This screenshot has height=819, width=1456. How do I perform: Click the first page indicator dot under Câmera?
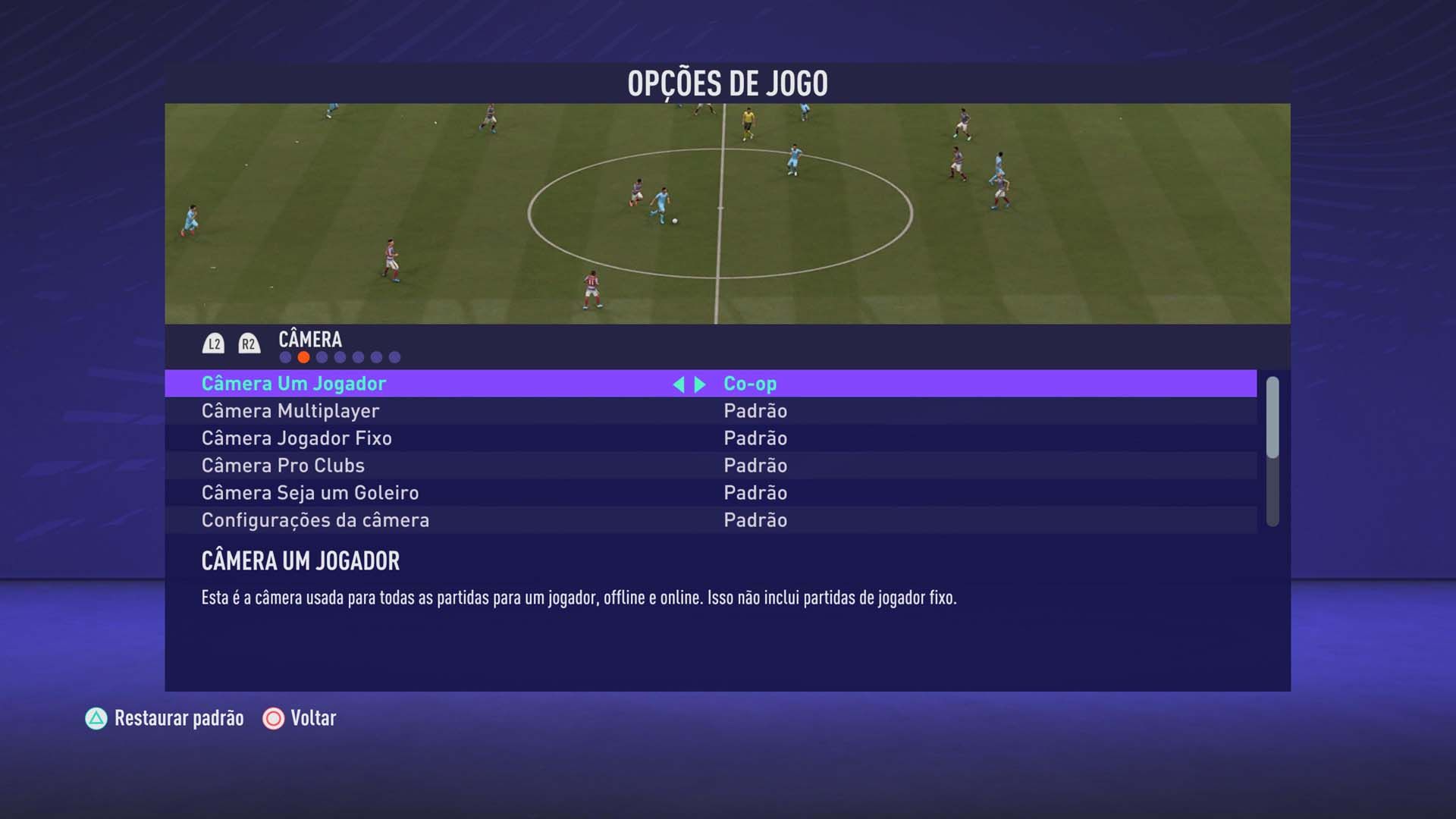286,356
